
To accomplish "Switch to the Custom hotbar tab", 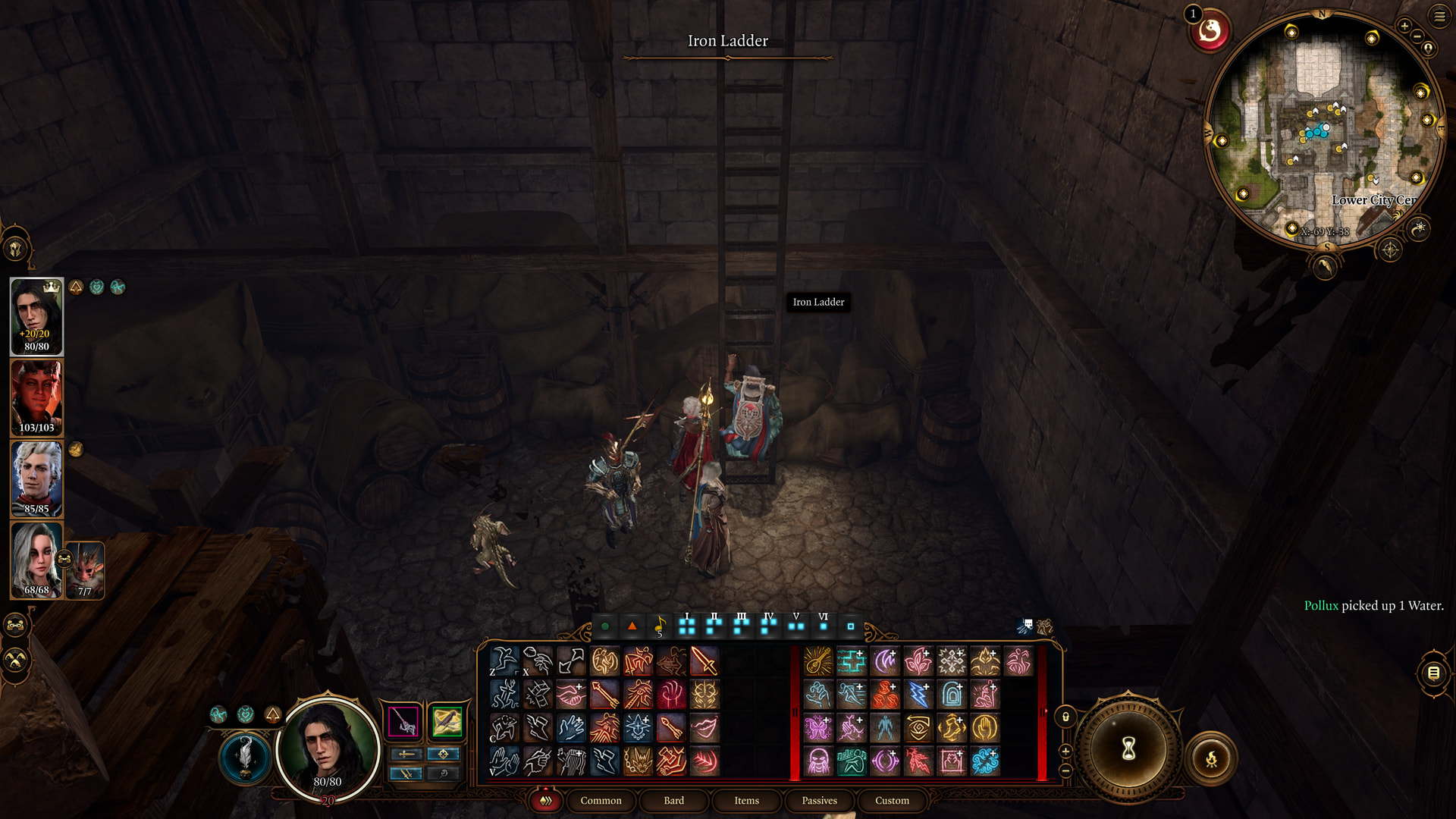I will tap(892, 801).
